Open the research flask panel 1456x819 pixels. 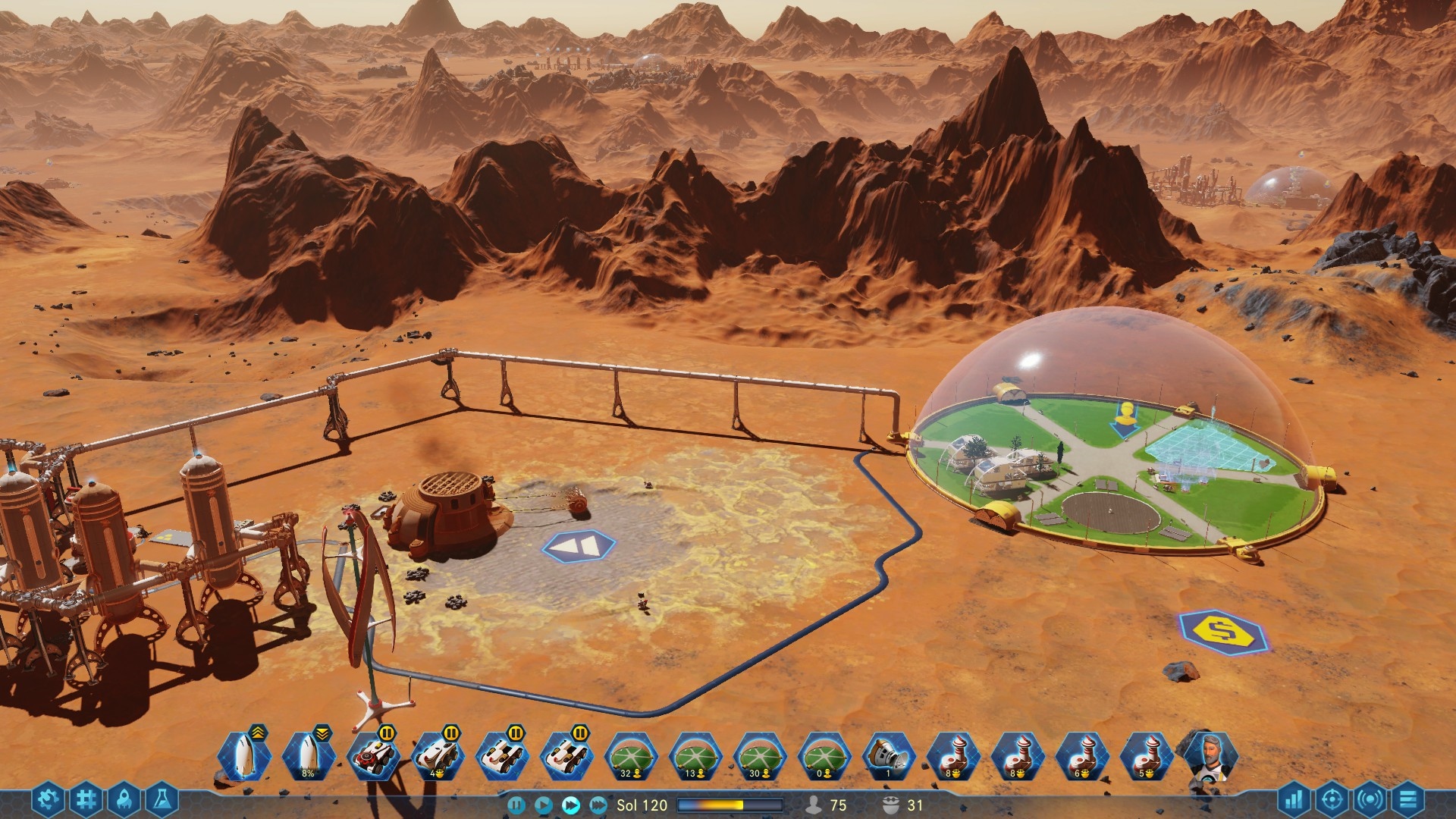click(163, 797)
